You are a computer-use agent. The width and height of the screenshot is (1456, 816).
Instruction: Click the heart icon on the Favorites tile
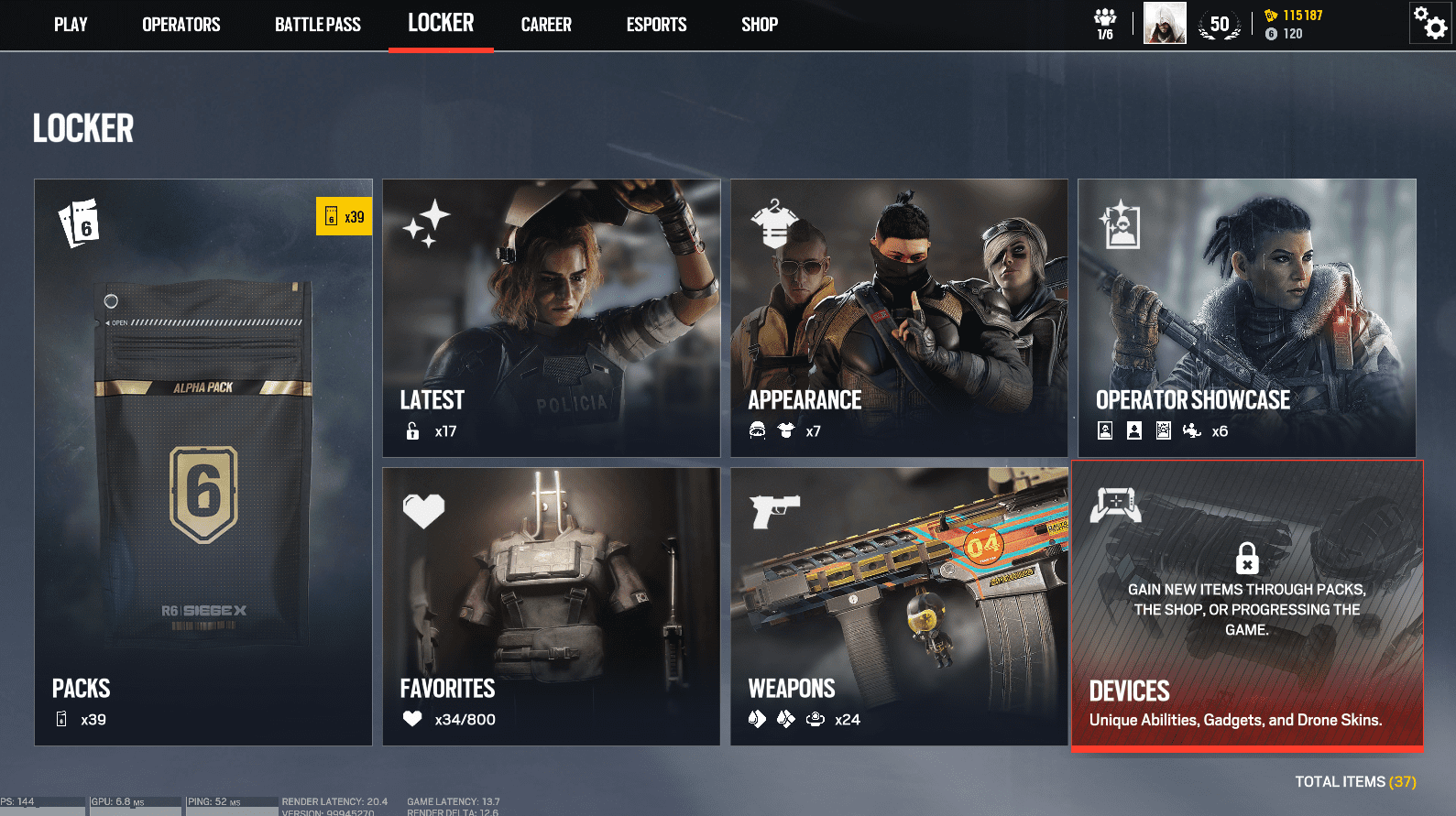point(421,510)
